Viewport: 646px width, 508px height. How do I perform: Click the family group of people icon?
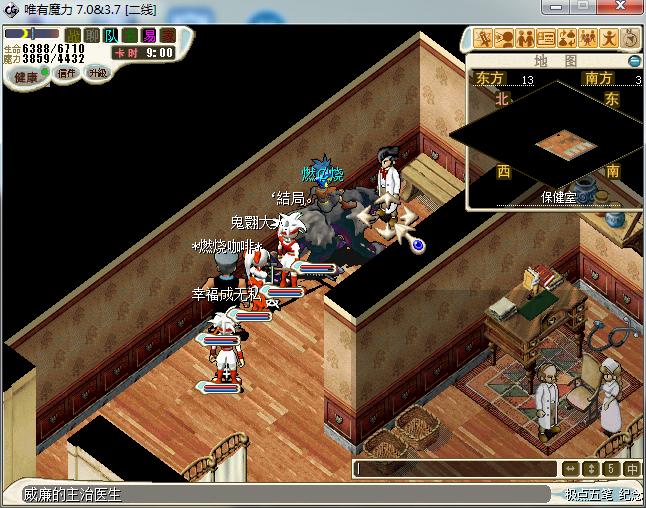click(x=588, y=39)
